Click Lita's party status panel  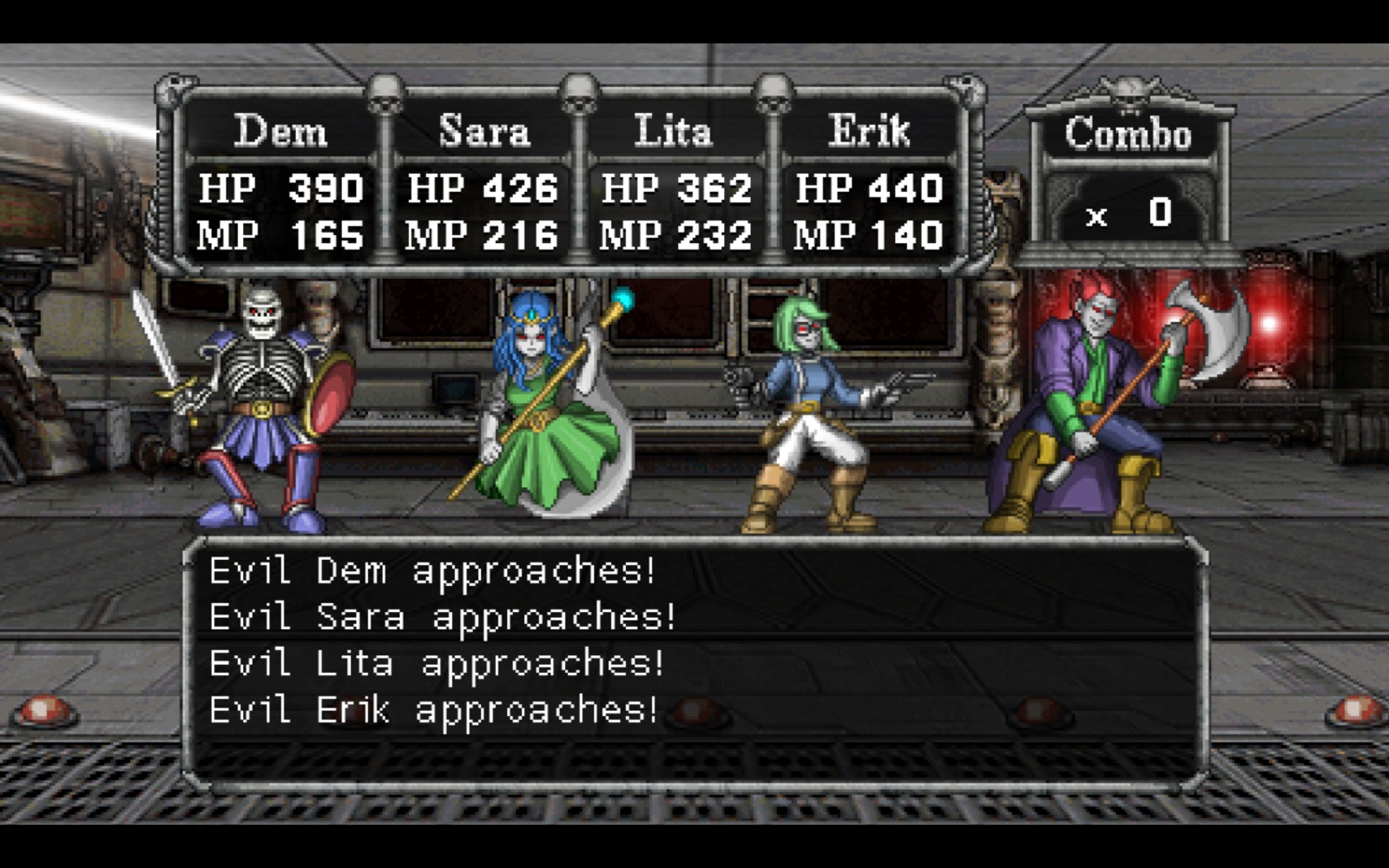[x=675, y=184]
